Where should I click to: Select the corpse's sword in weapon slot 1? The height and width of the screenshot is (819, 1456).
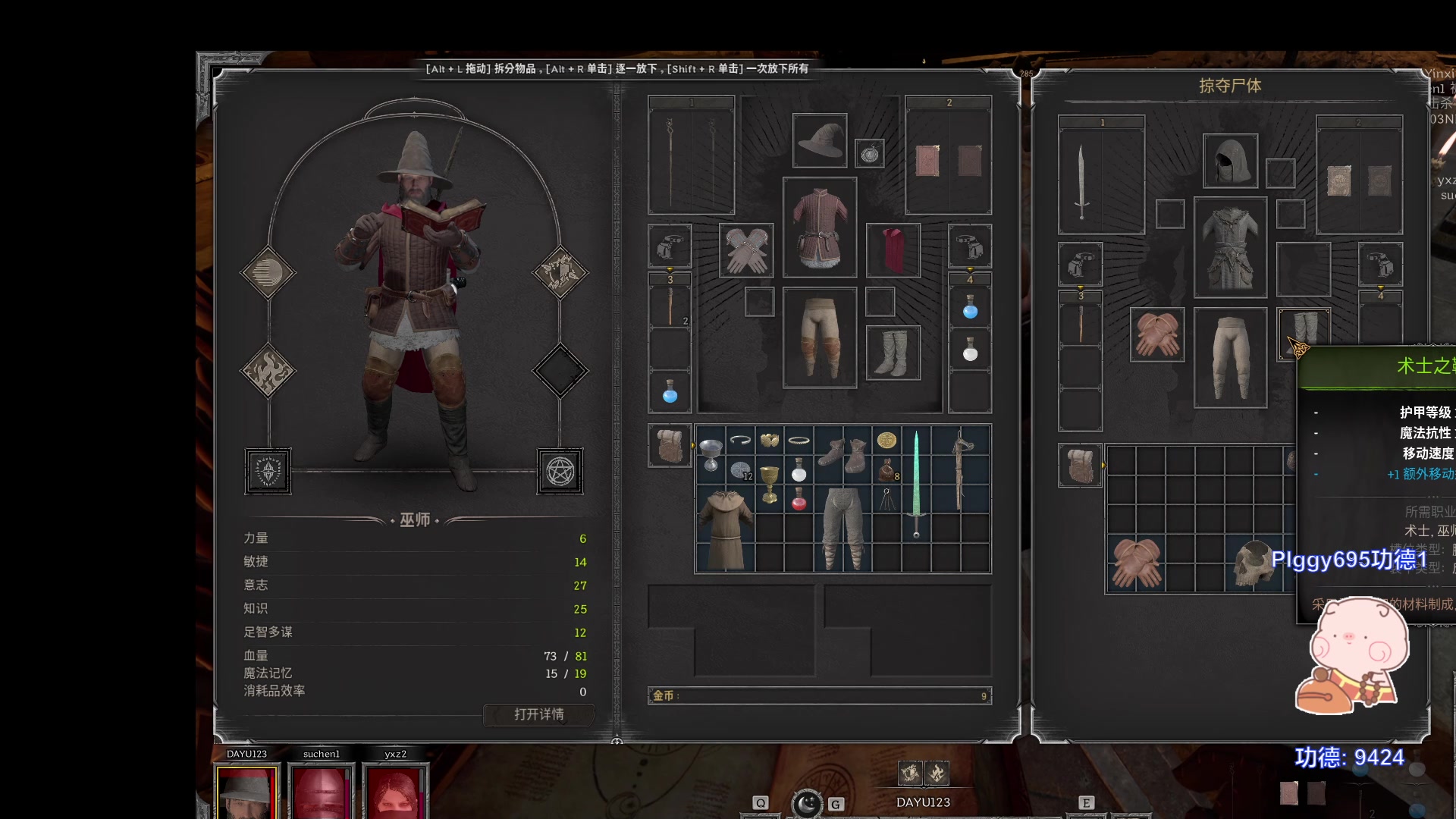coord(1081,180)
